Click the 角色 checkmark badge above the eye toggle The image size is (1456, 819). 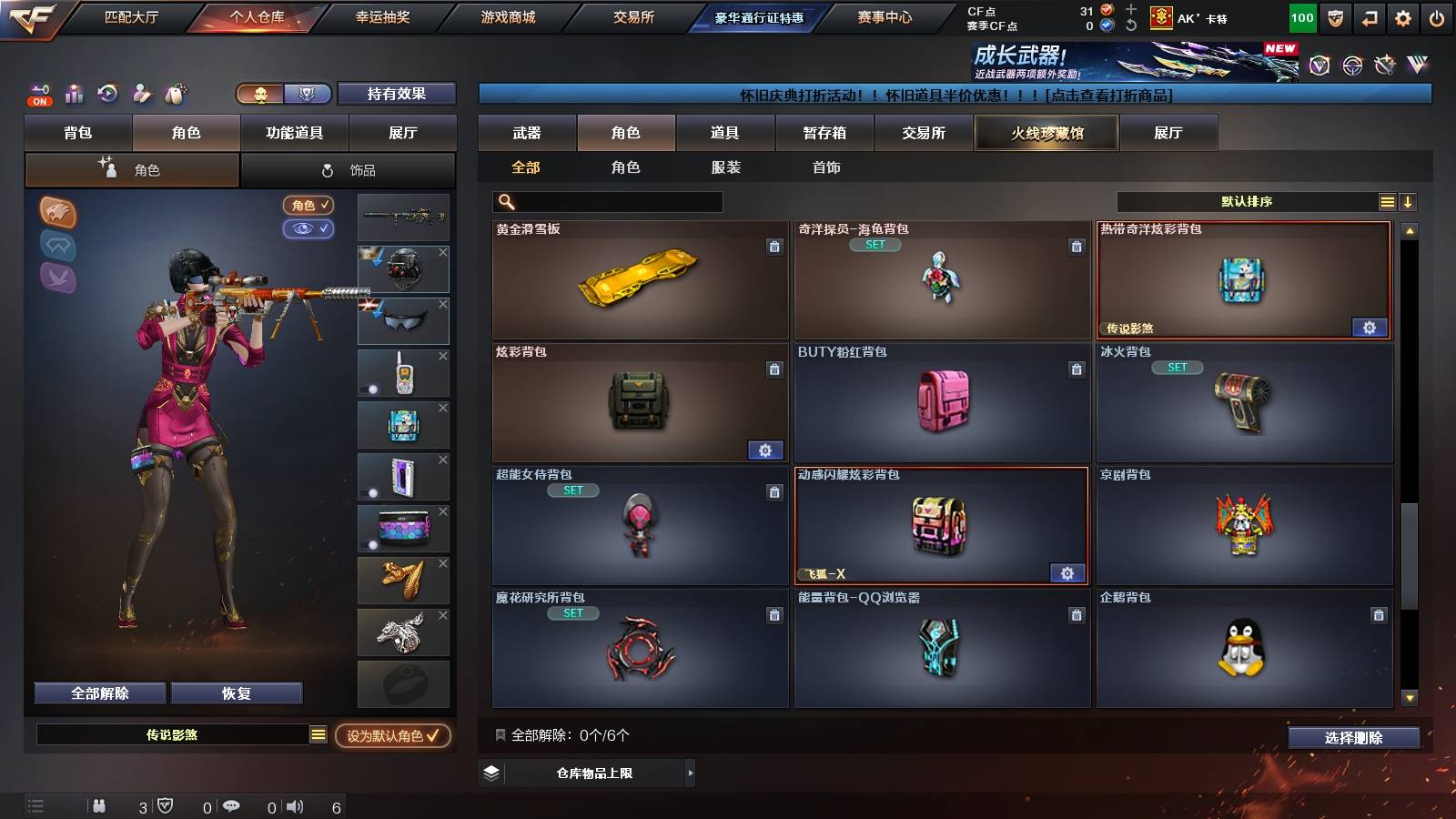308,205
